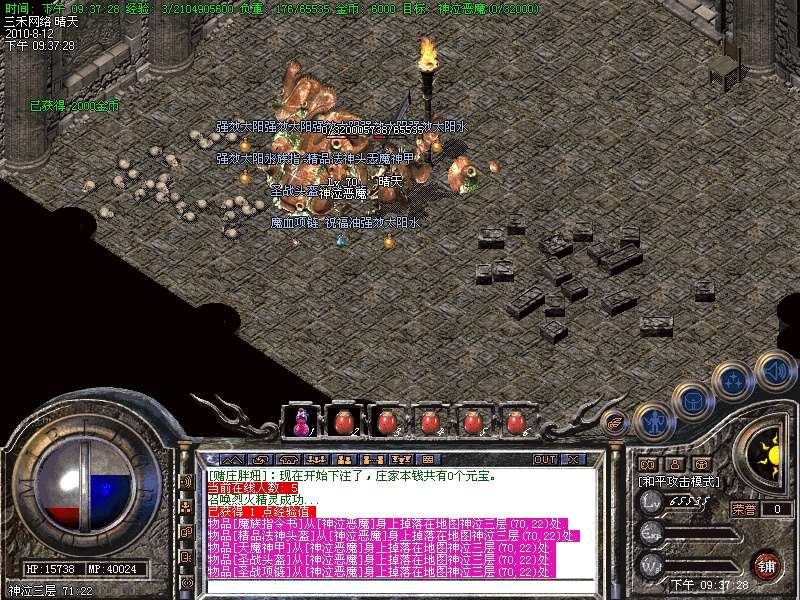The image size is (800, 600).
Task: Click the mountain-shaped icon on chat toolbar
Action: pyautogui.click(x=228, y=459)
